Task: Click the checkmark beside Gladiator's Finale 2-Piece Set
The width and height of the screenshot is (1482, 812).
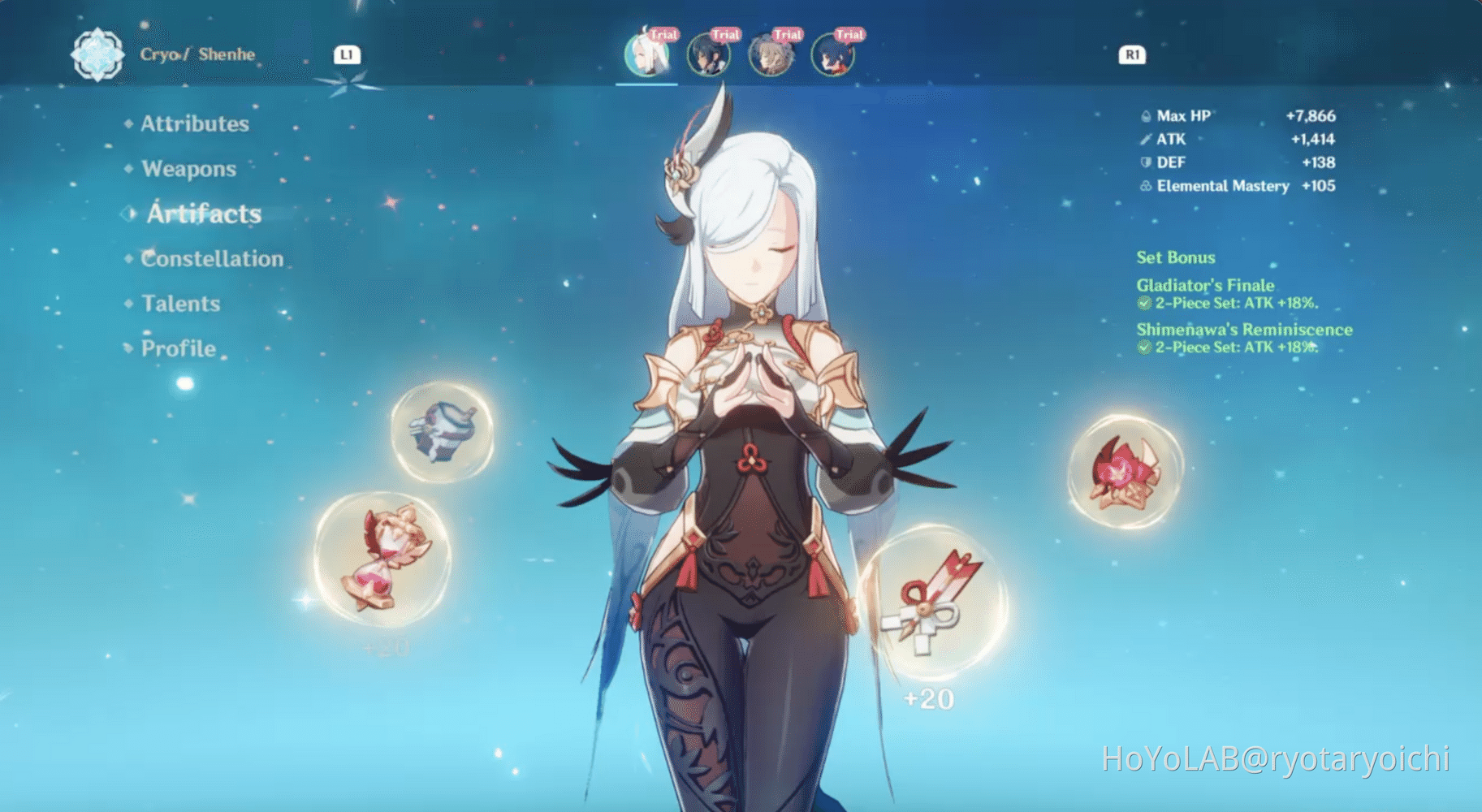Action: tap(1143, 303)
